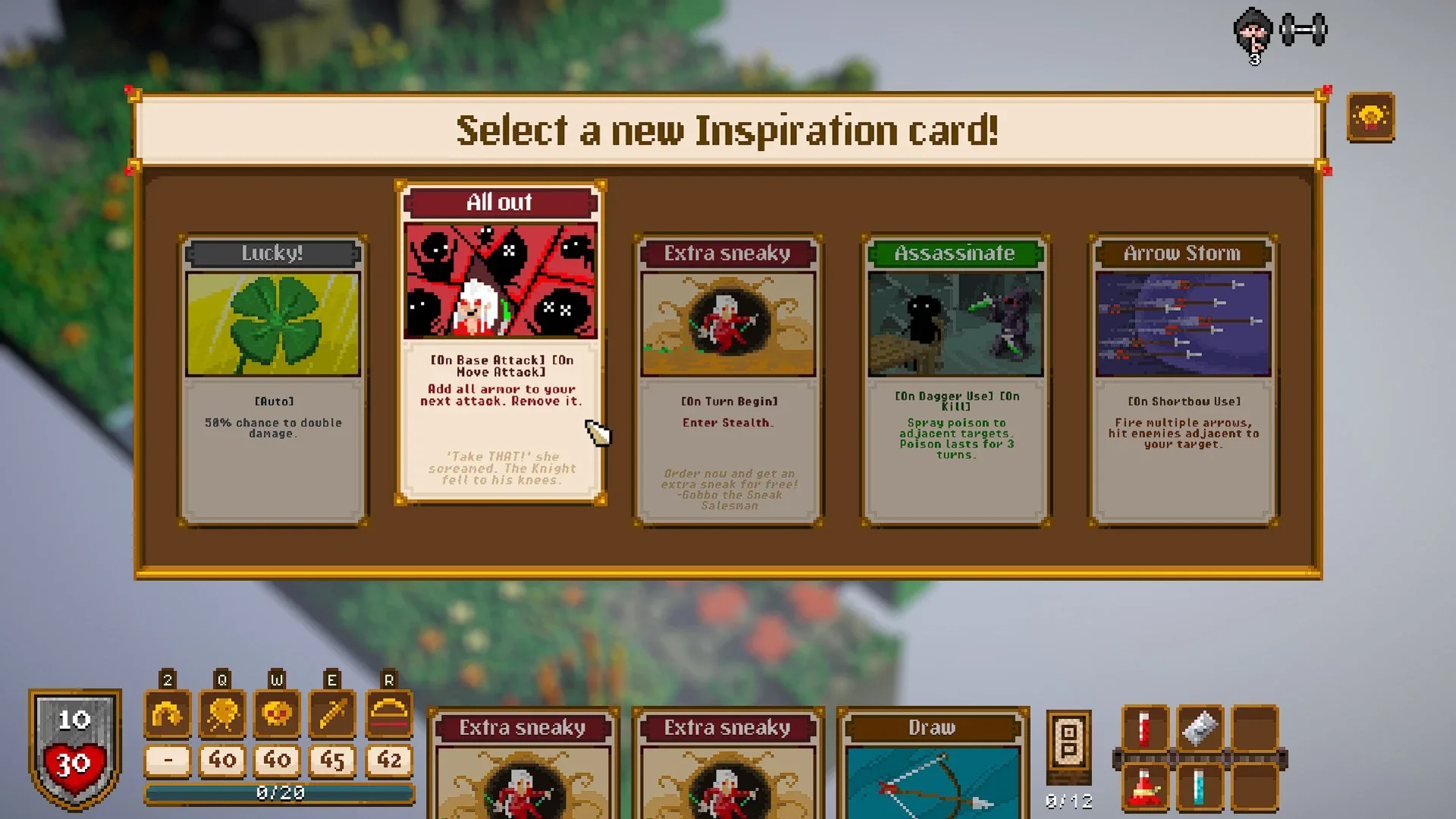Image resolution: width=1456 pixels, height=819 pixels.
Task: Select the hook ability bound to key 2
Action: coord(168,714)
